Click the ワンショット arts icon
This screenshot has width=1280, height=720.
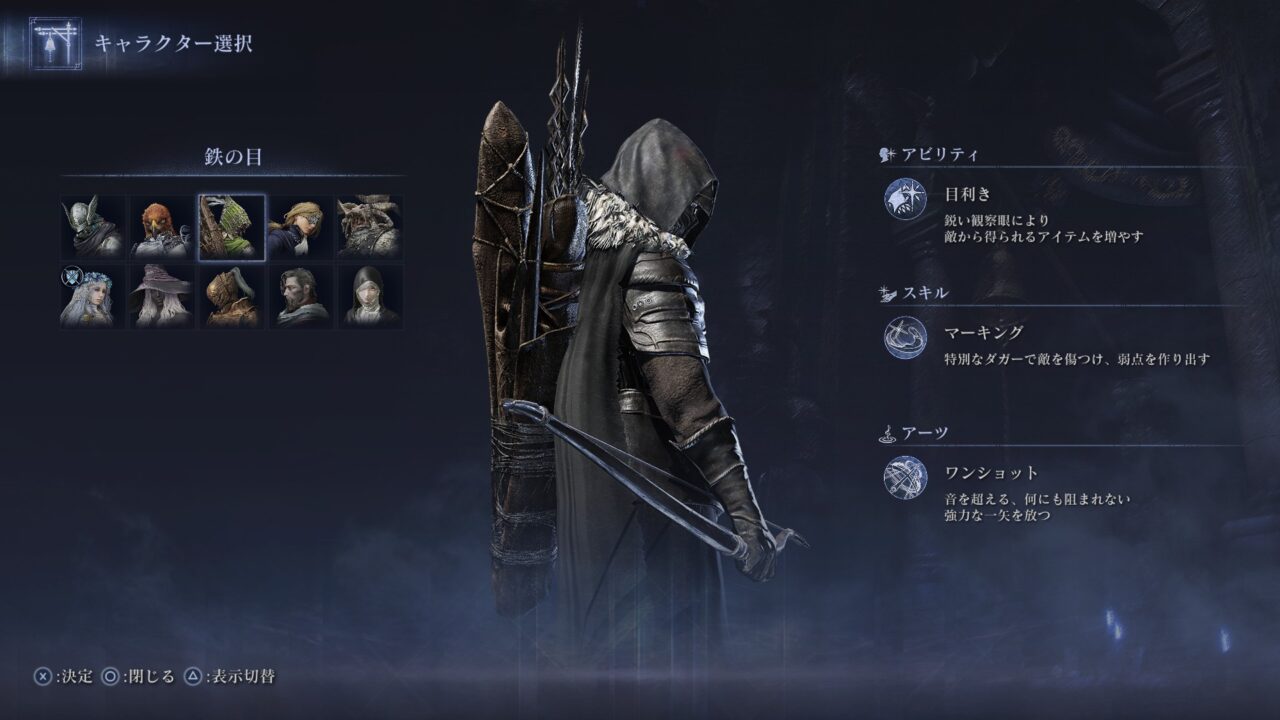pyautogui.click(x=905, y=477)
